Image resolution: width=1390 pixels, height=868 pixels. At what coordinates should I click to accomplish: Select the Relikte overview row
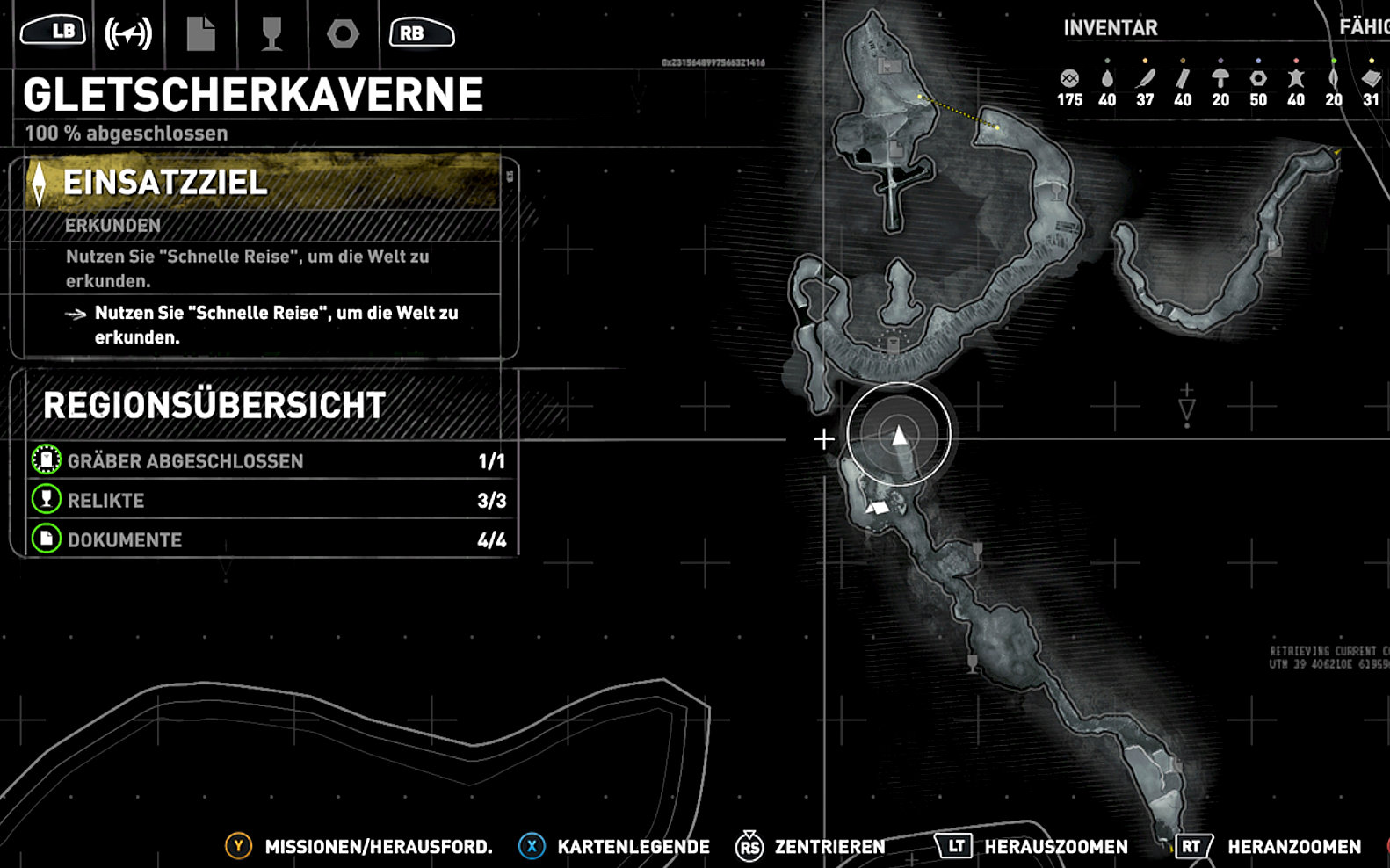click(x=271, y=500)
